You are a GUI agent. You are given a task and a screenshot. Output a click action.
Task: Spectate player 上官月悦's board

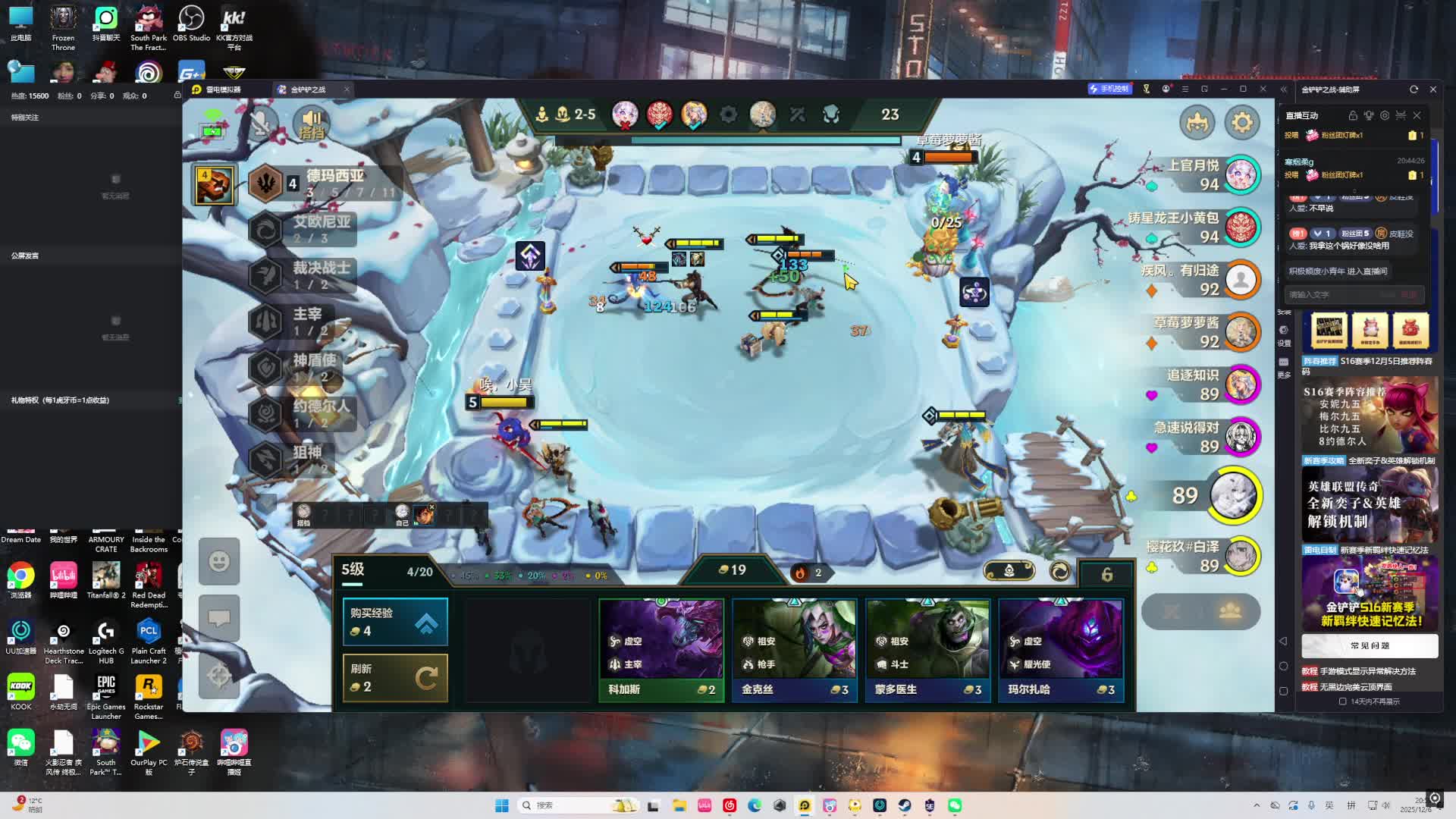[x=1241, y=174]
